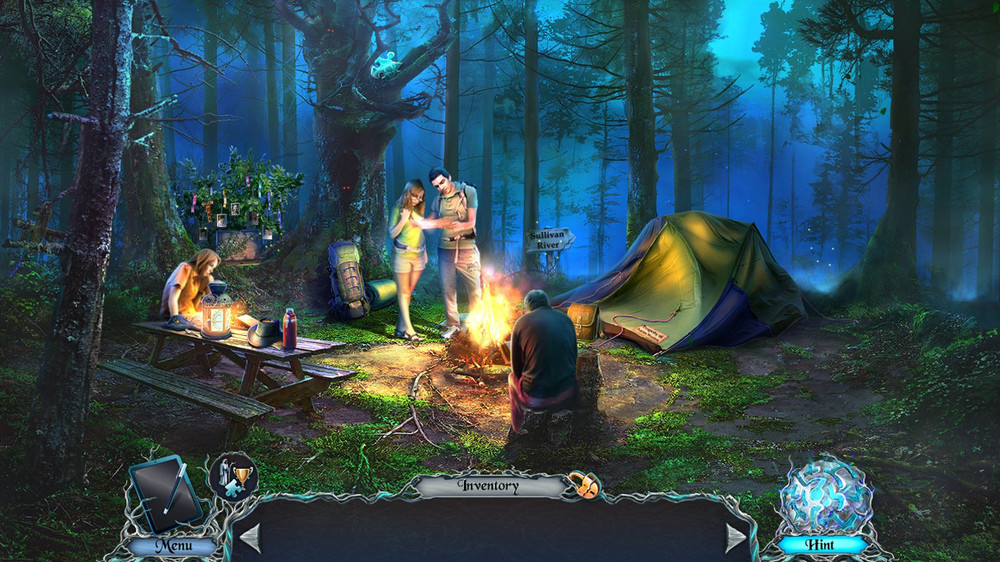View achievements via the trophy icon
The width and height of the screenshot is (1000, 562).
click(233, 476)
